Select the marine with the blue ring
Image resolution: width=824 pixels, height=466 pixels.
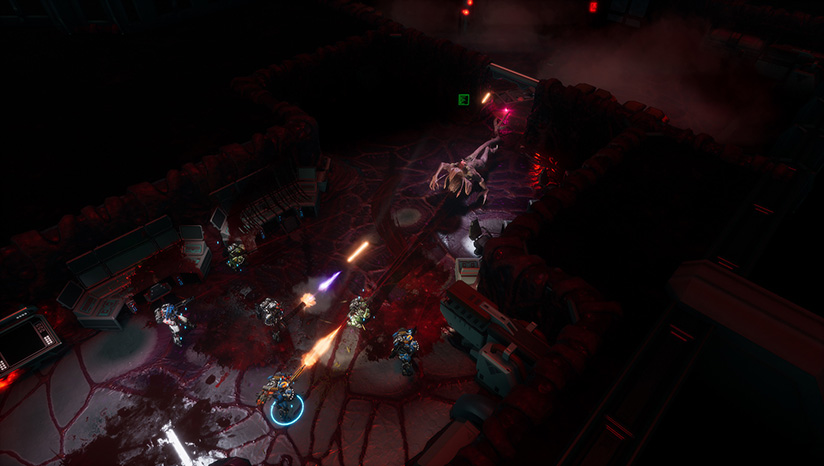click(283, 395)
